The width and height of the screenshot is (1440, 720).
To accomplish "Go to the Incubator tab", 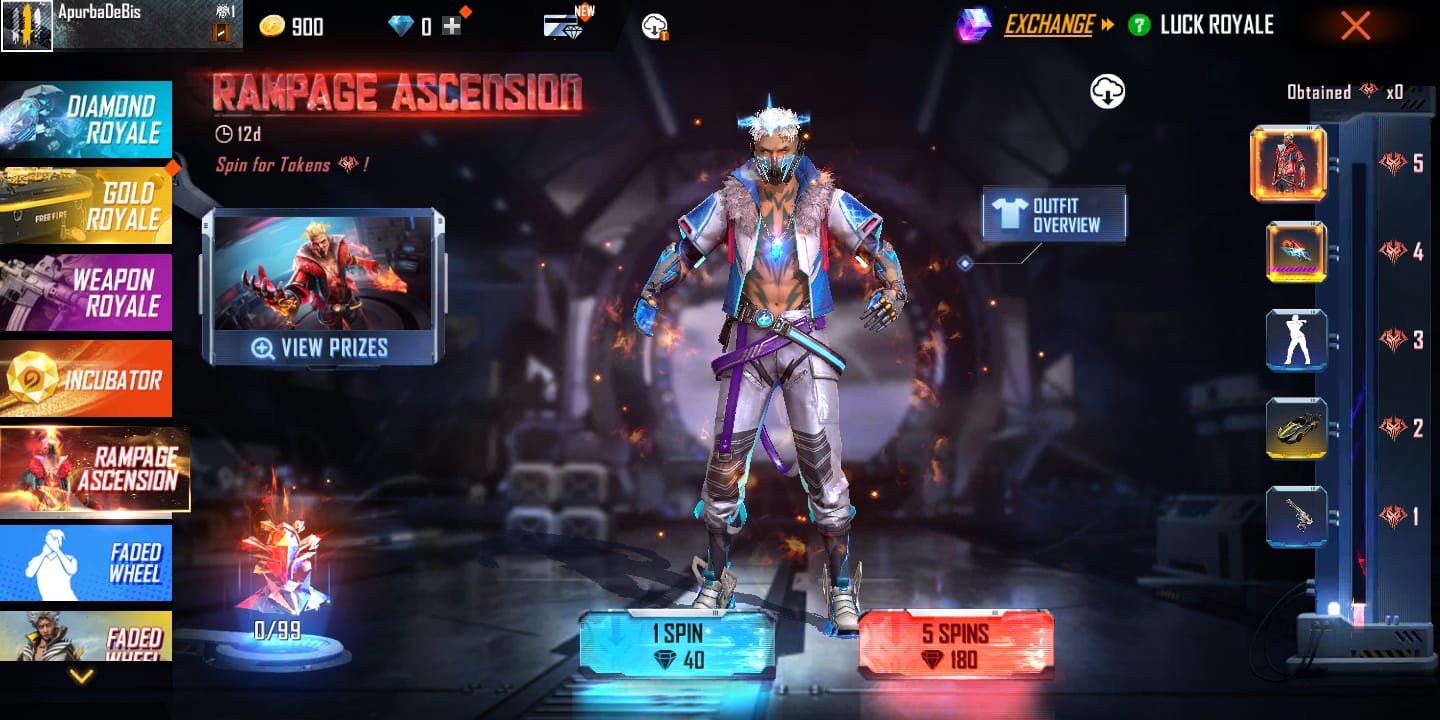I will [x=86, y=379].
